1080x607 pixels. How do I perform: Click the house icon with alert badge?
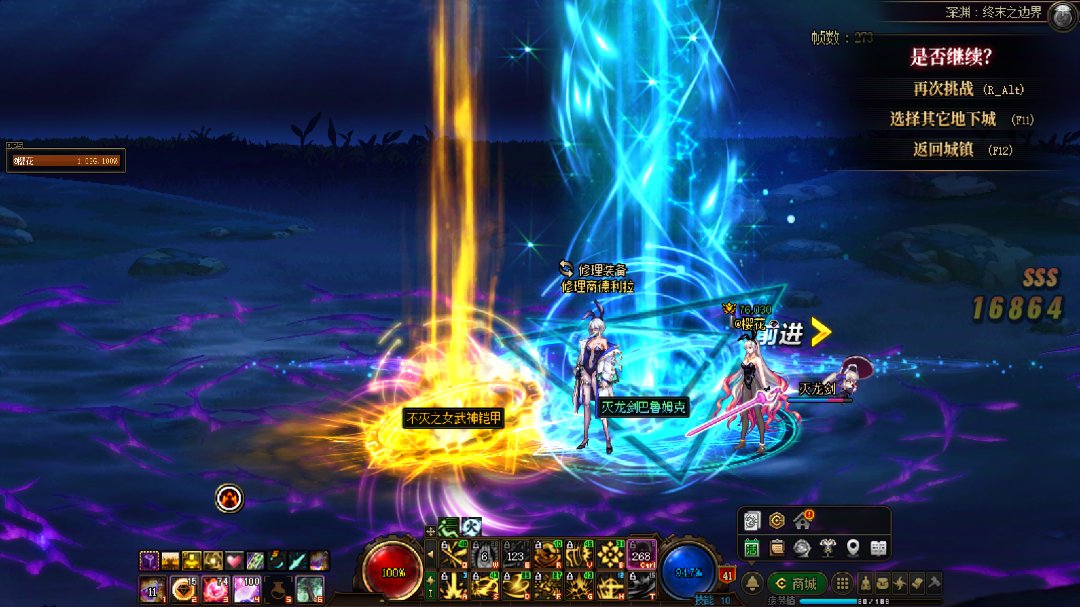pyautogui.click(x=802, y=521)
